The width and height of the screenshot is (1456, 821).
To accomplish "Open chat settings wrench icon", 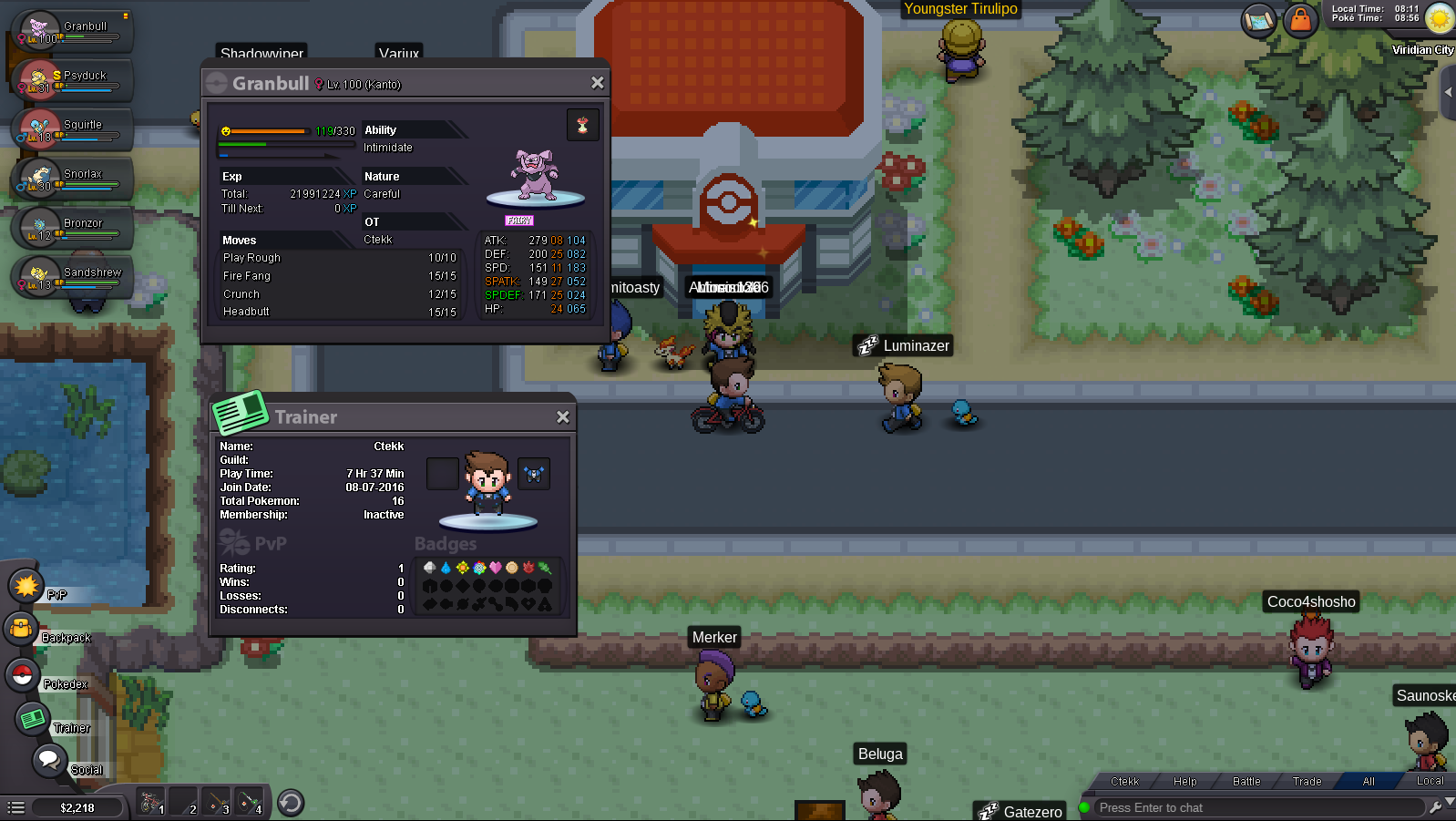I will click(1435, 806).
